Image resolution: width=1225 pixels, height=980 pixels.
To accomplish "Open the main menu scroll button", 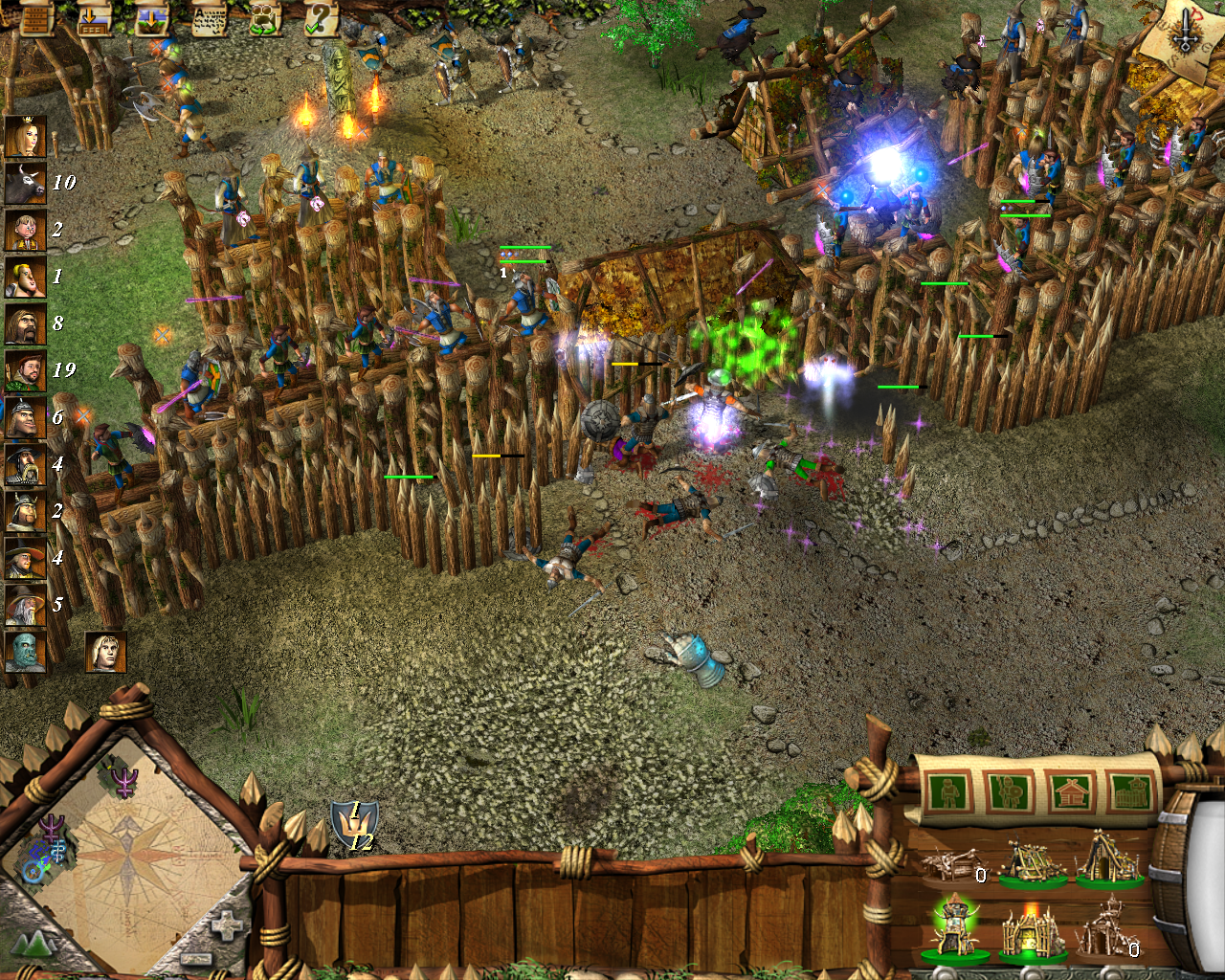I will click(36, 18).
